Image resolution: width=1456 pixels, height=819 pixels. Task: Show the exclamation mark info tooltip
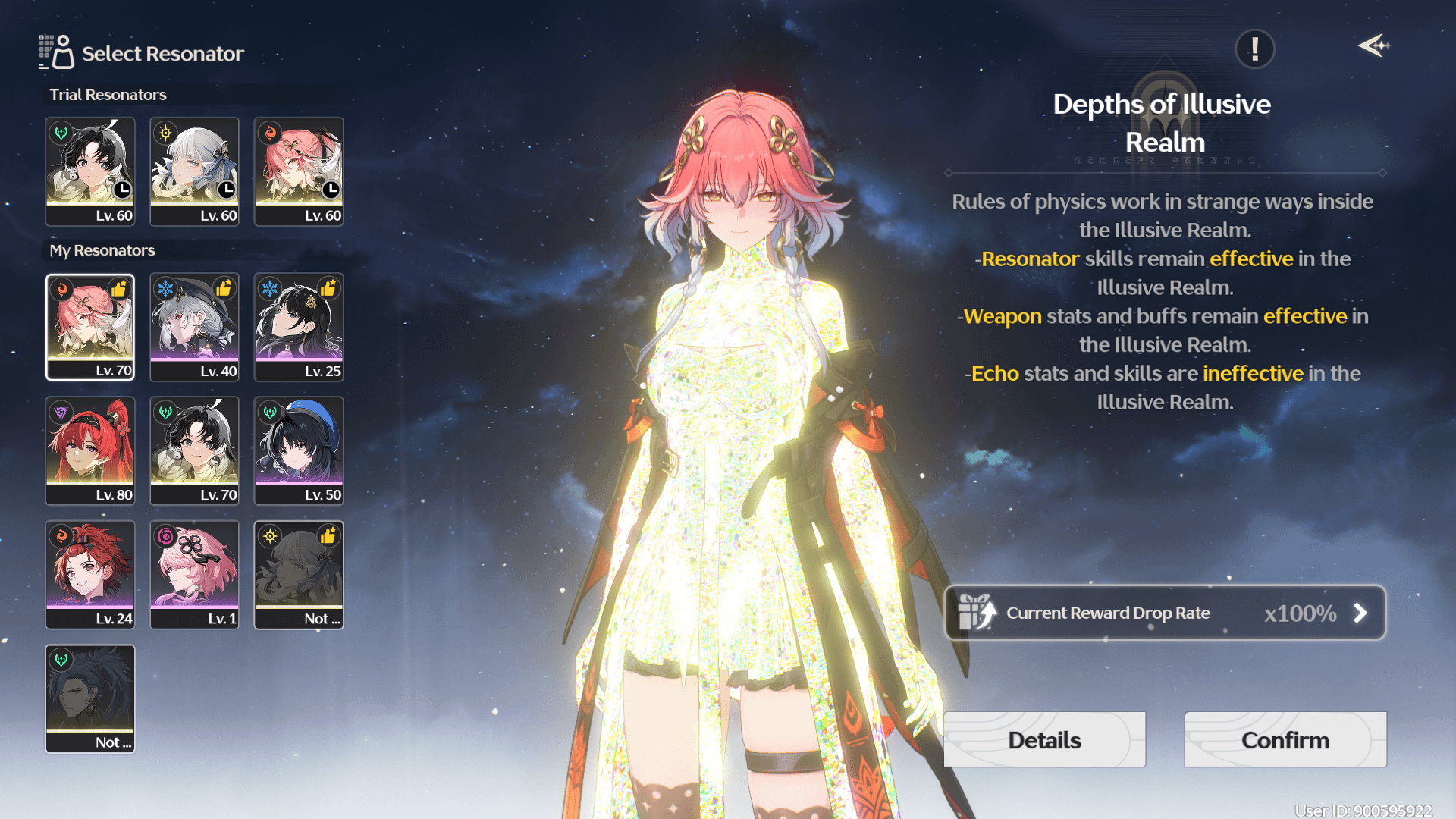[1254, 49]
